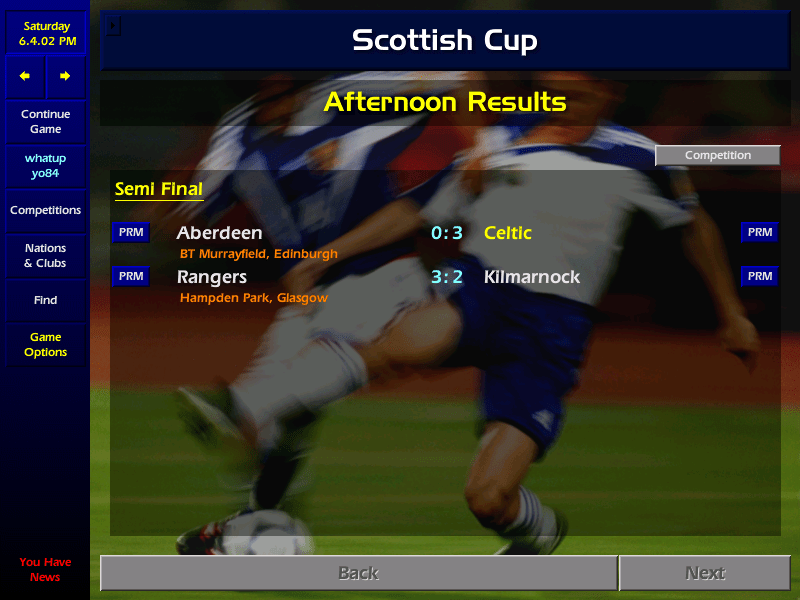Screen dimensions: 800x600
Task: Click the PRM badge beside Kilmarnock
Action: click(x=759, y=276)
